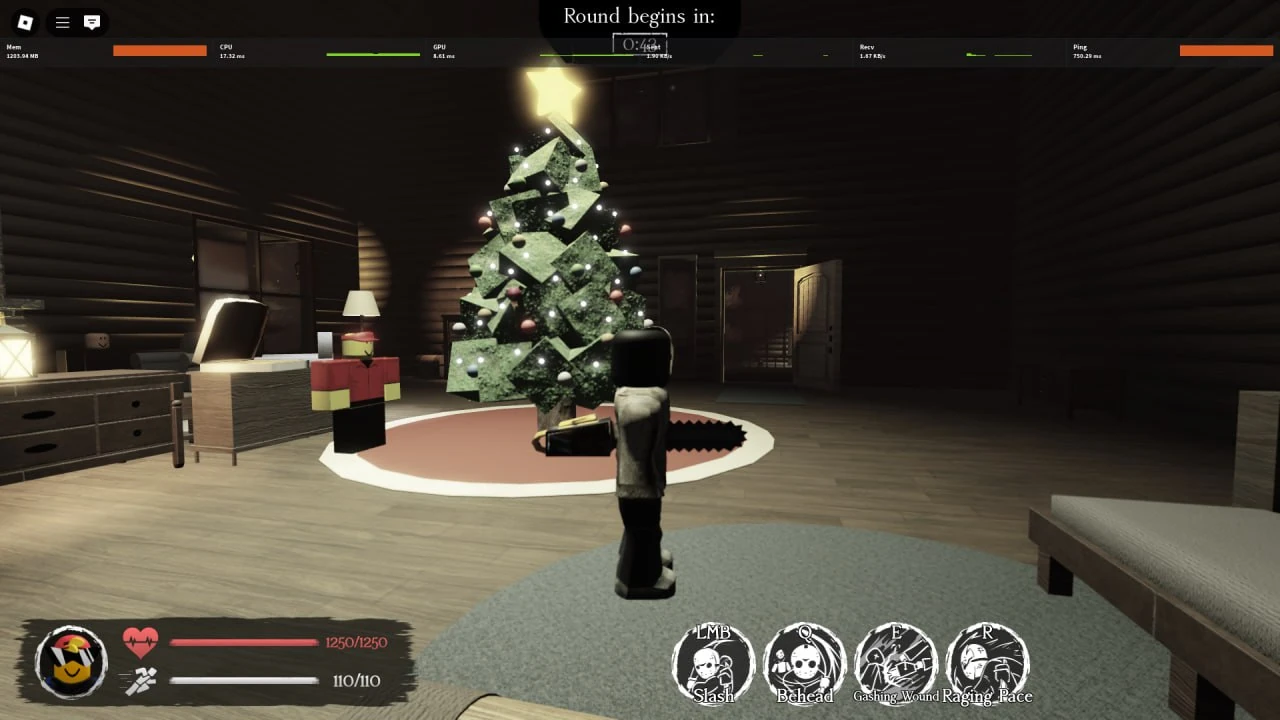
Task: Open the Roblox logo menu
Action: coord(25,22)
